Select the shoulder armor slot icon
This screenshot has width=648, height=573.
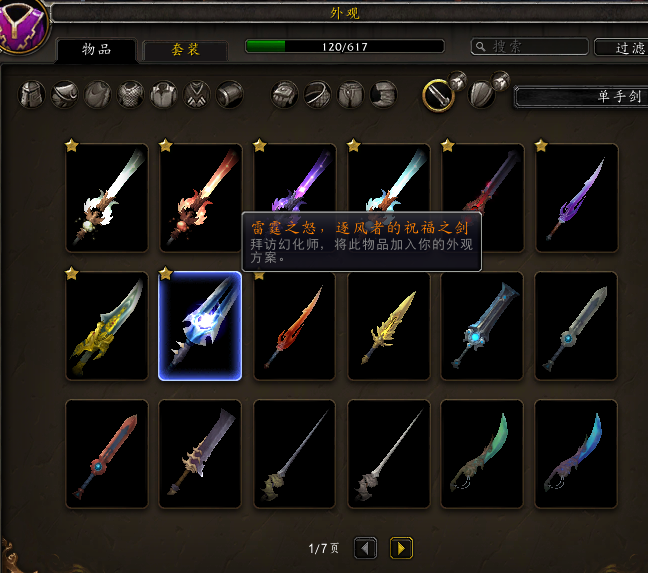click(x=65, y=95)
